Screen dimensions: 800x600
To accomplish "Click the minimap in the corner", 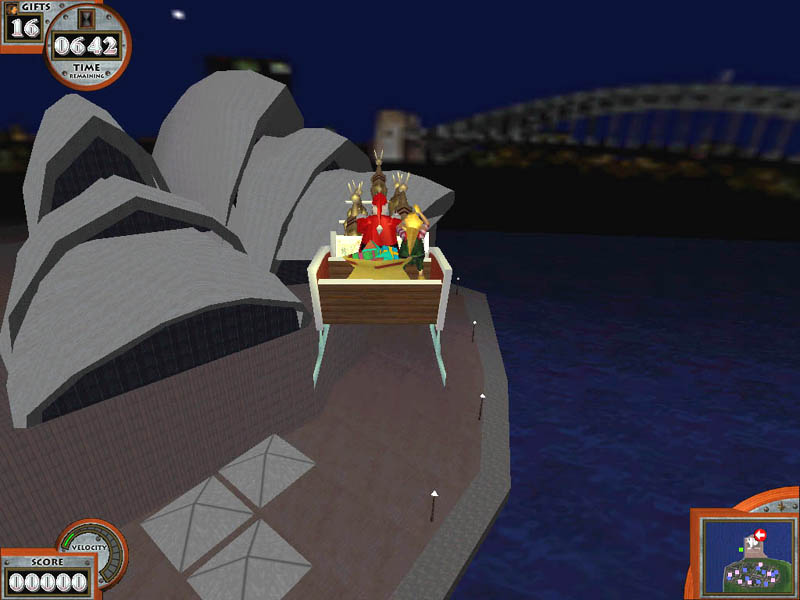I will coord(746,552).
